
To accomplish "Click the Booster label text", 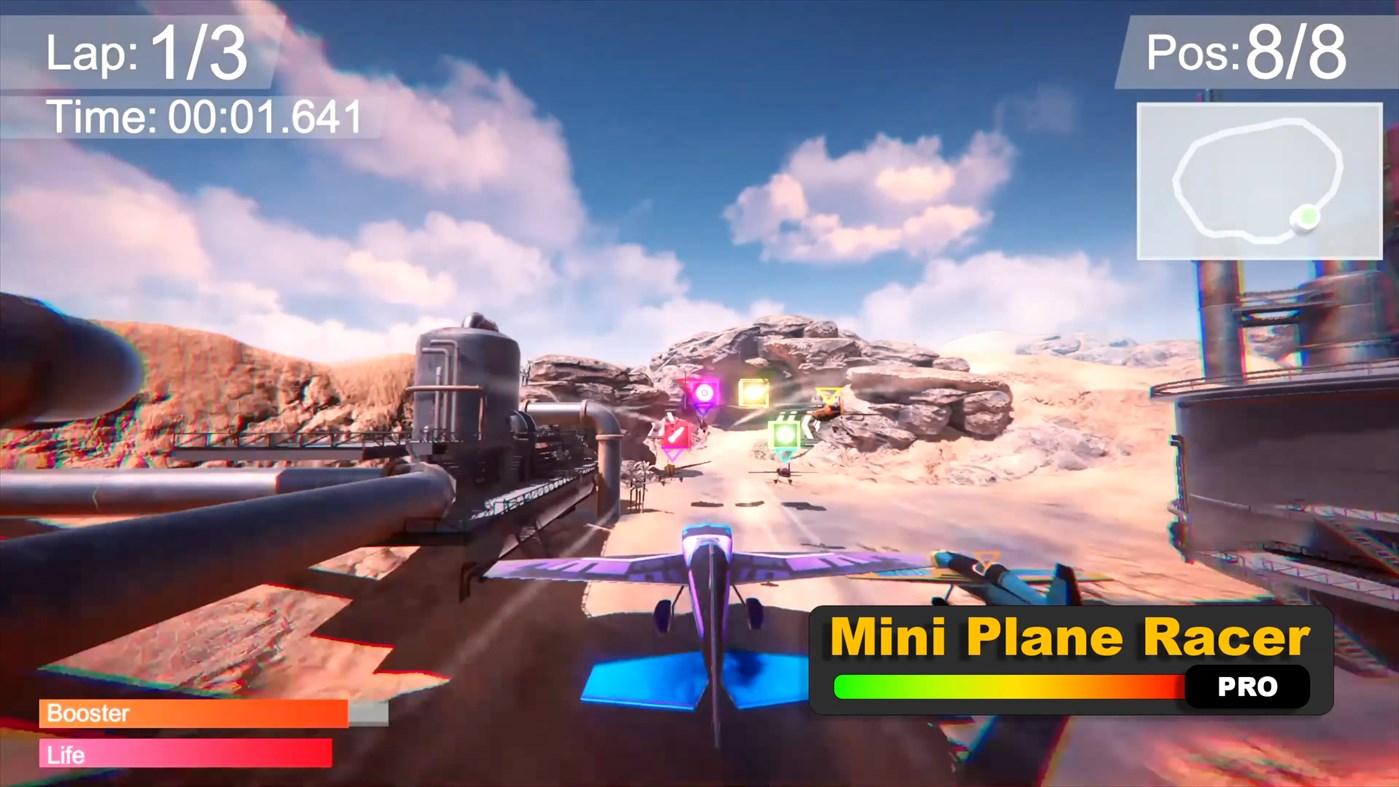I will [x=87, y=713].
